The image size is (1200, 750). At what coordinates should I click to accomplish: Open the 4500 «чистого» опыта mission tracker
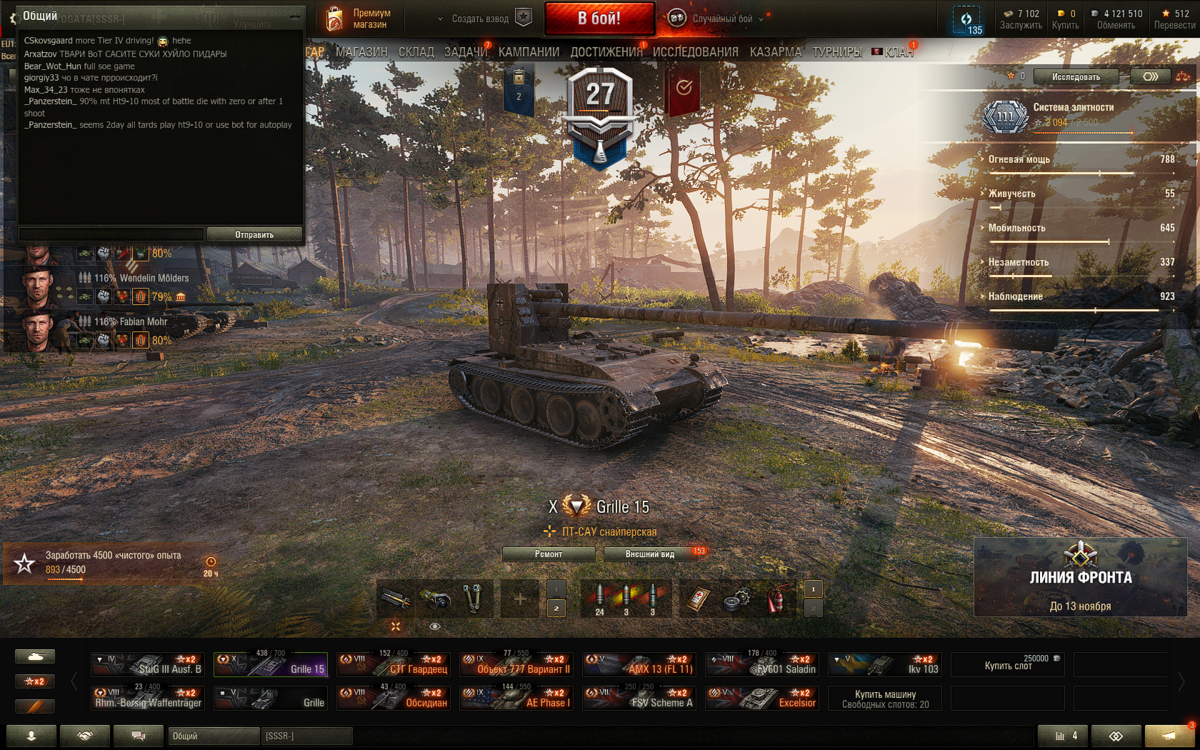(x=112, y=563)
